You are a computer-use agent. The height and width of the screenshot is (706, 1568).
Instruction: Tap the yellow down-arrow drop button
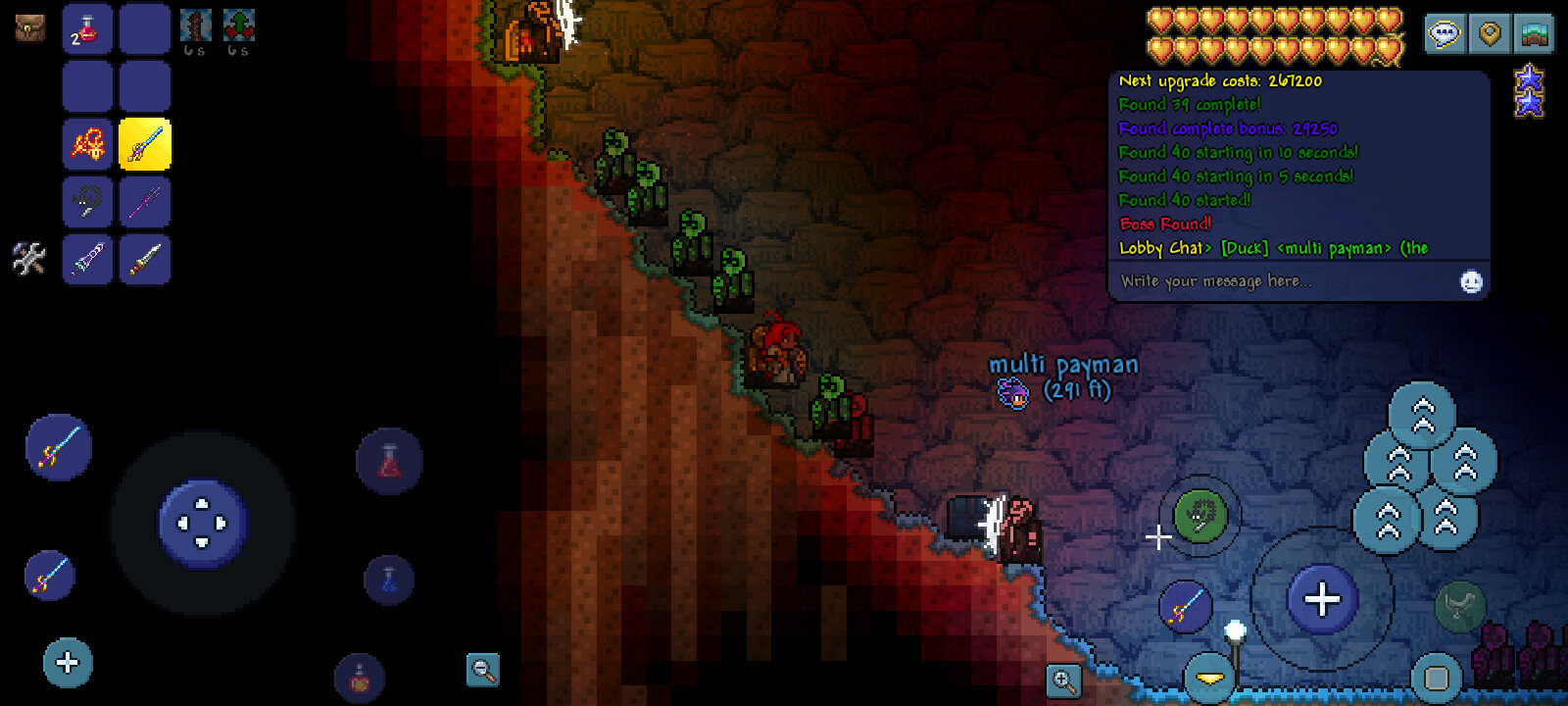click(1209, 678)
